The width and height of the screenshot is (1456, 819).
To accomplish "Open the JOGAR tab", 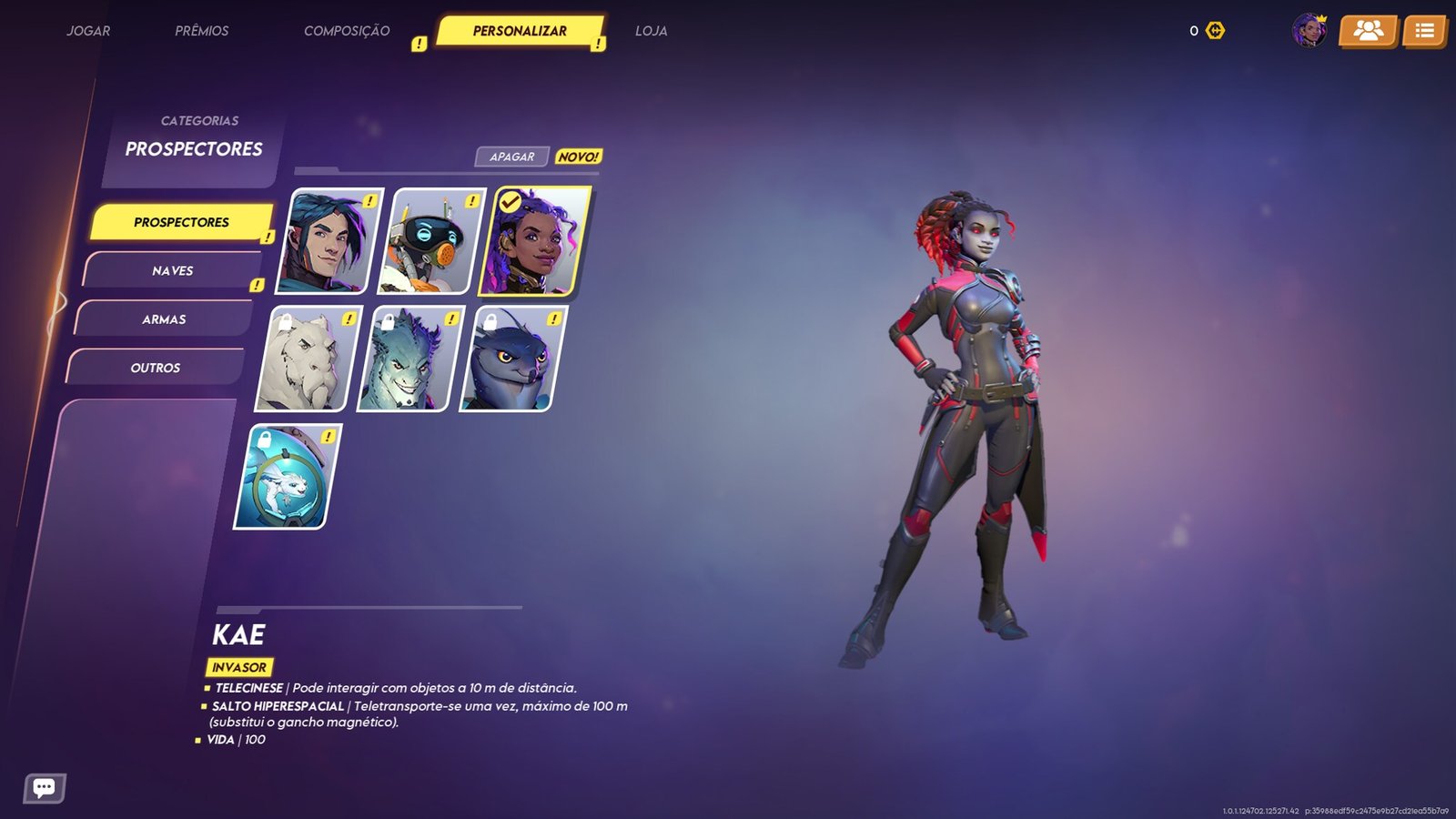I will [x=88, y=31].
